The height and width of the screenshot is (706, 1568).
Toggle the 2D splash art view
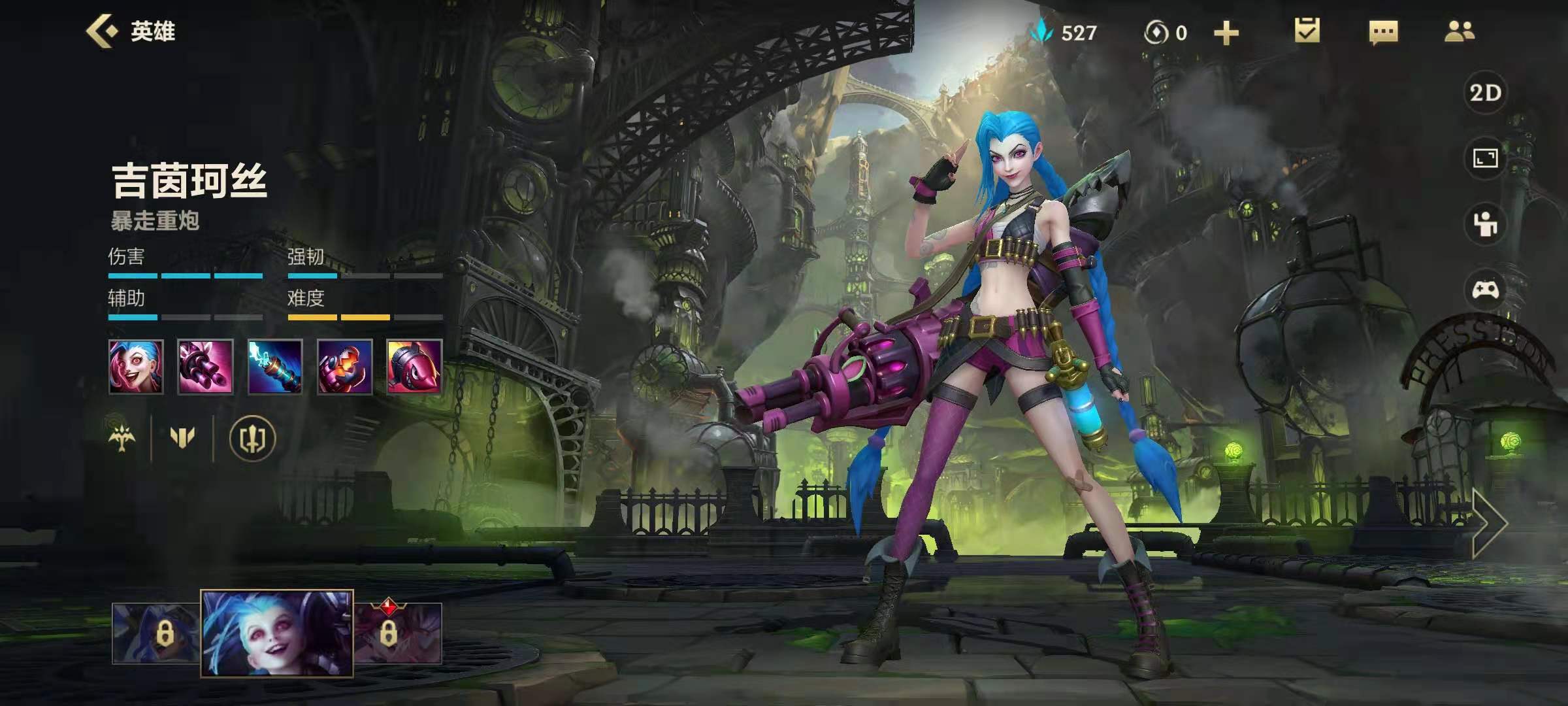coord(1485,93)
